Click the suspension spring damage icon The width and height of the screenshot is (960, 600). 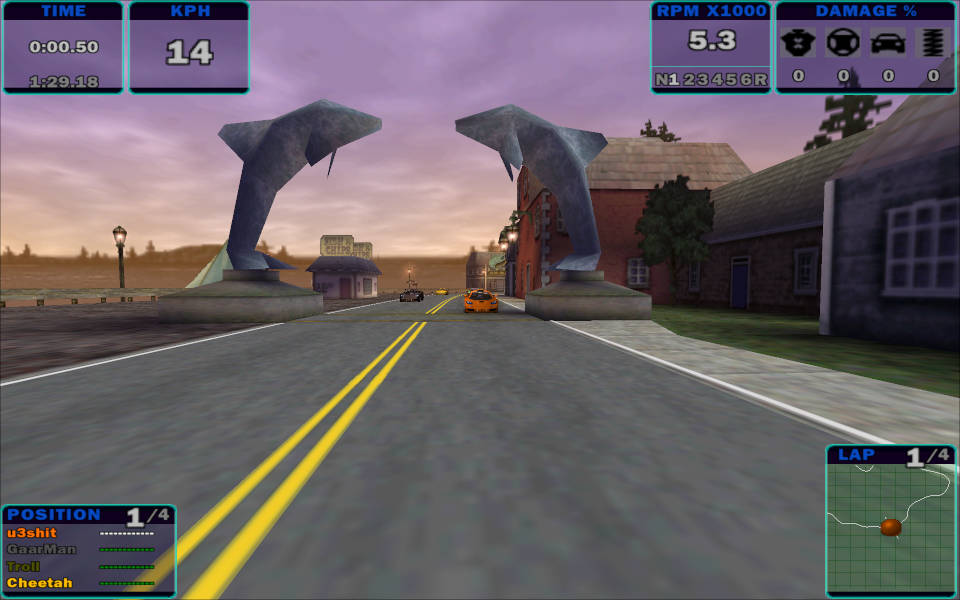click(933, 43)
